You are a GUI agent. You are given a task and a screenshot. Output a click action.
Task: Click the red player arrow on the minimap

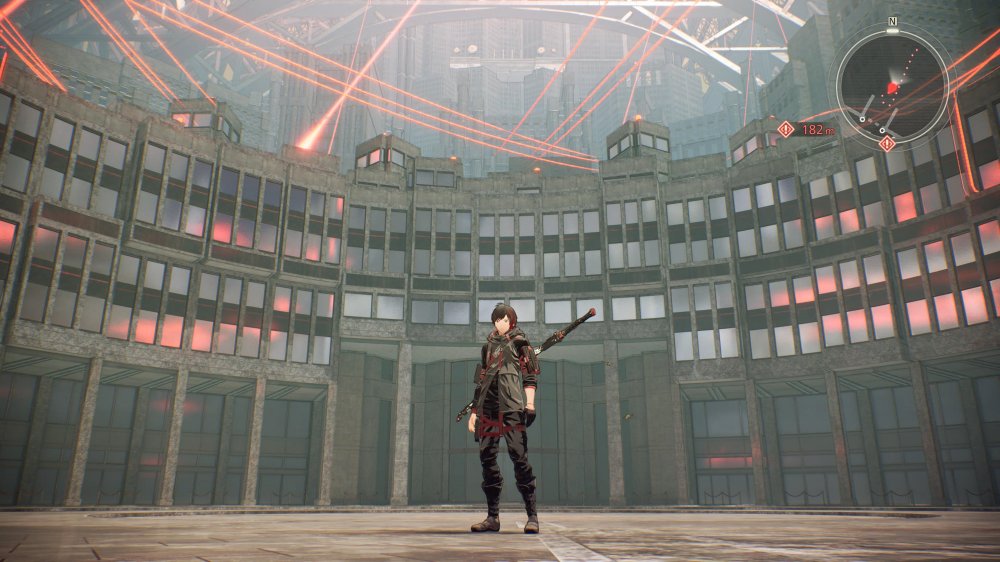click(x=893, y=88)
